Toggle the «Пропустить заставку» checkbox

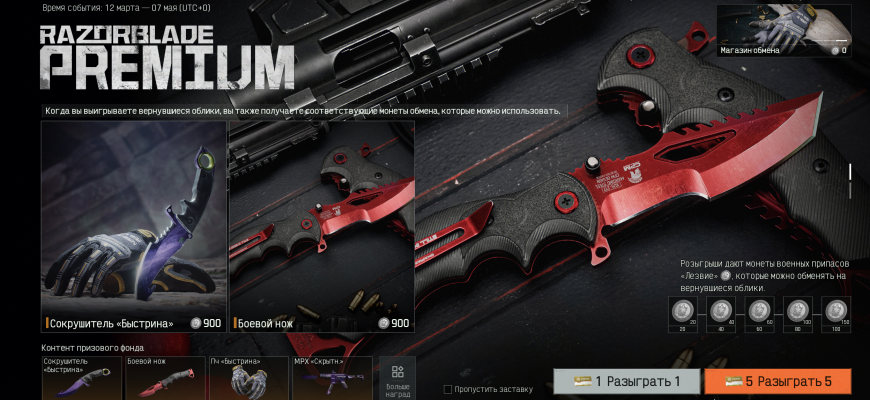tap(448, 388)
